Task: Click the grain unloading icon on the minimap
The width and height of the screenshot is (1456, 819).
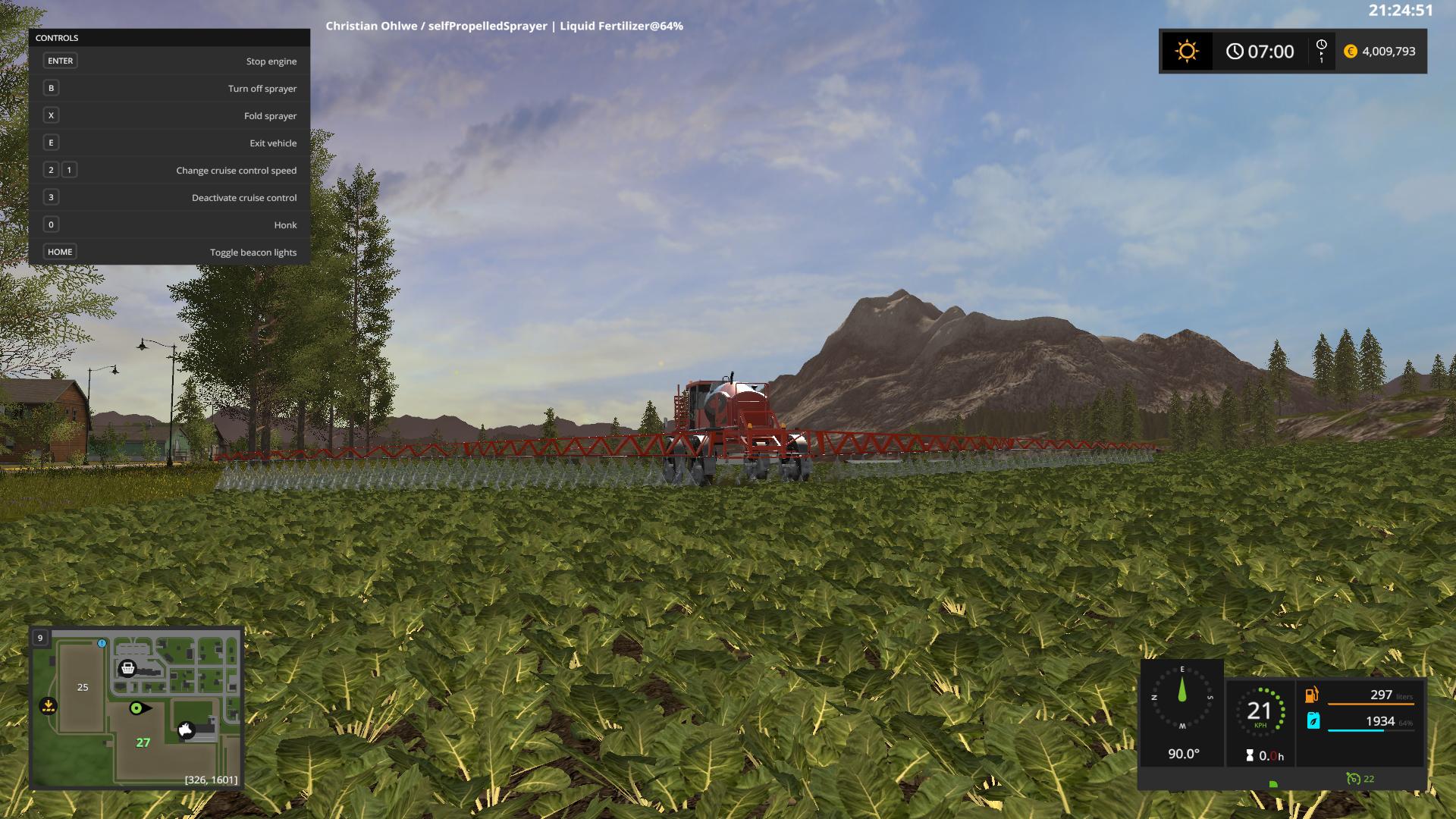Action: (x=48, y=705)
